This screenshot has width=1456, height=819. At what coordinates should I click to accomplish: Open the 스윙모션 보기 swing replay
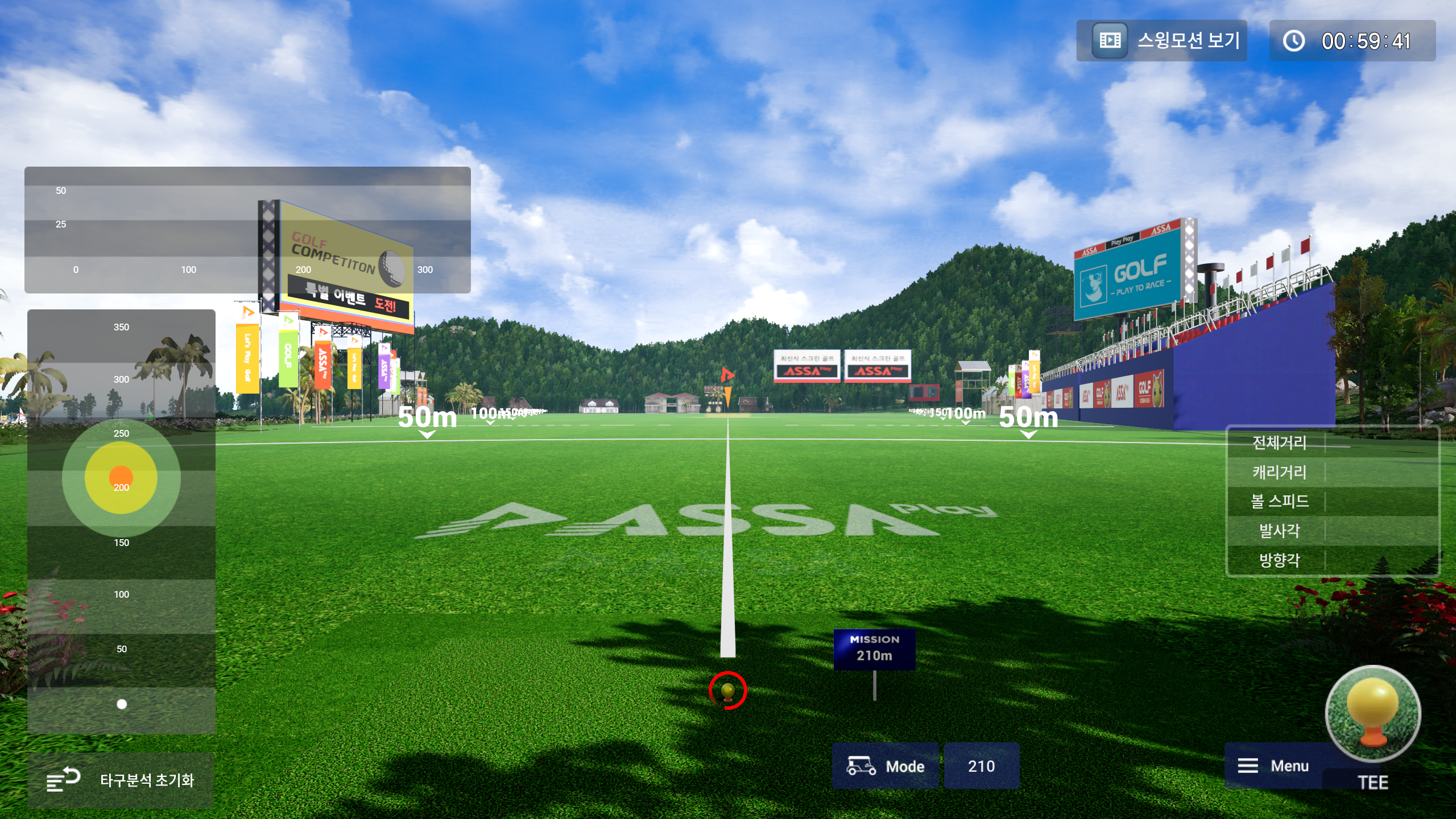1161,41
